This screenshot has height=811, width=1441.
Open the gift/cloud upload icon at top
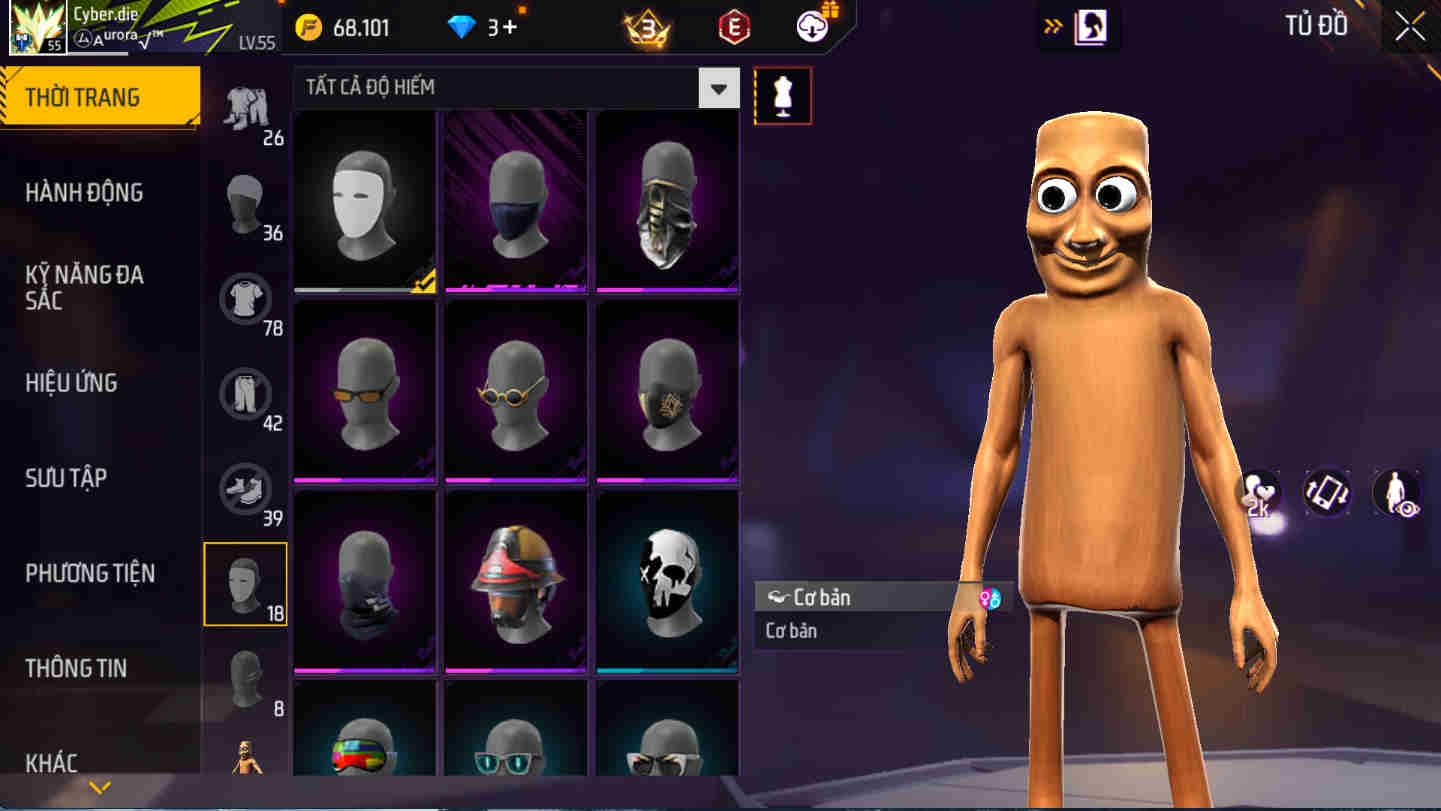[x=811, y=26]
